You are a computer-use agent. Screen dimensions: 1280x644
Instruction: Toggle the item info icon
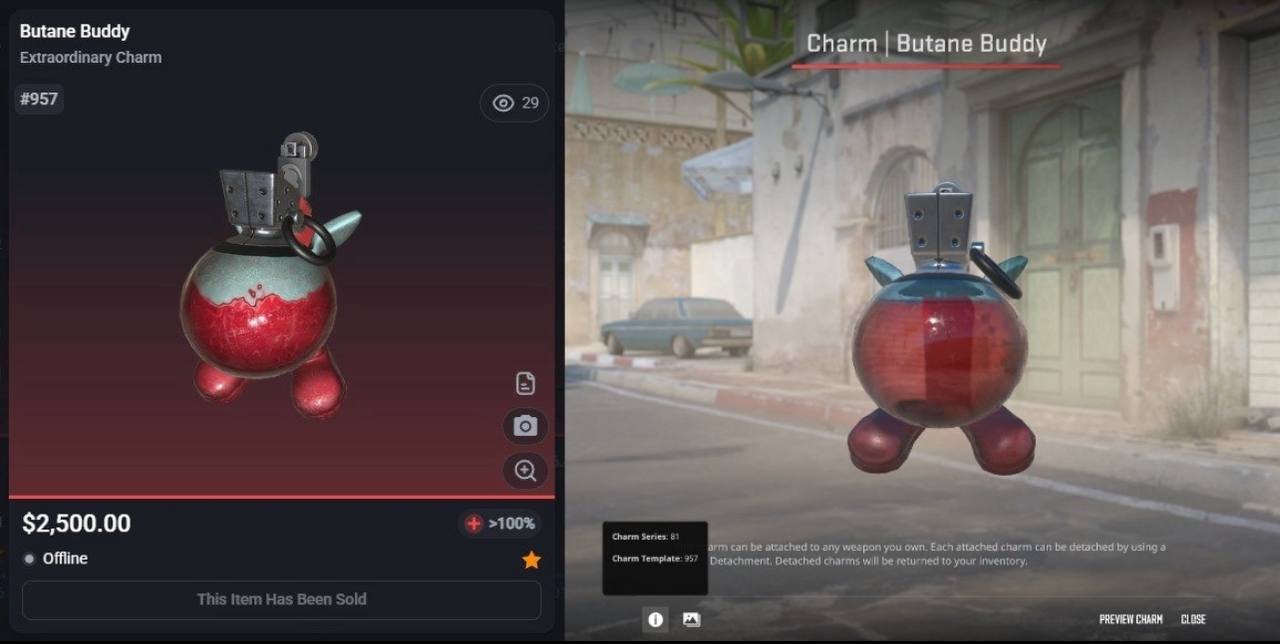(655, 619)
